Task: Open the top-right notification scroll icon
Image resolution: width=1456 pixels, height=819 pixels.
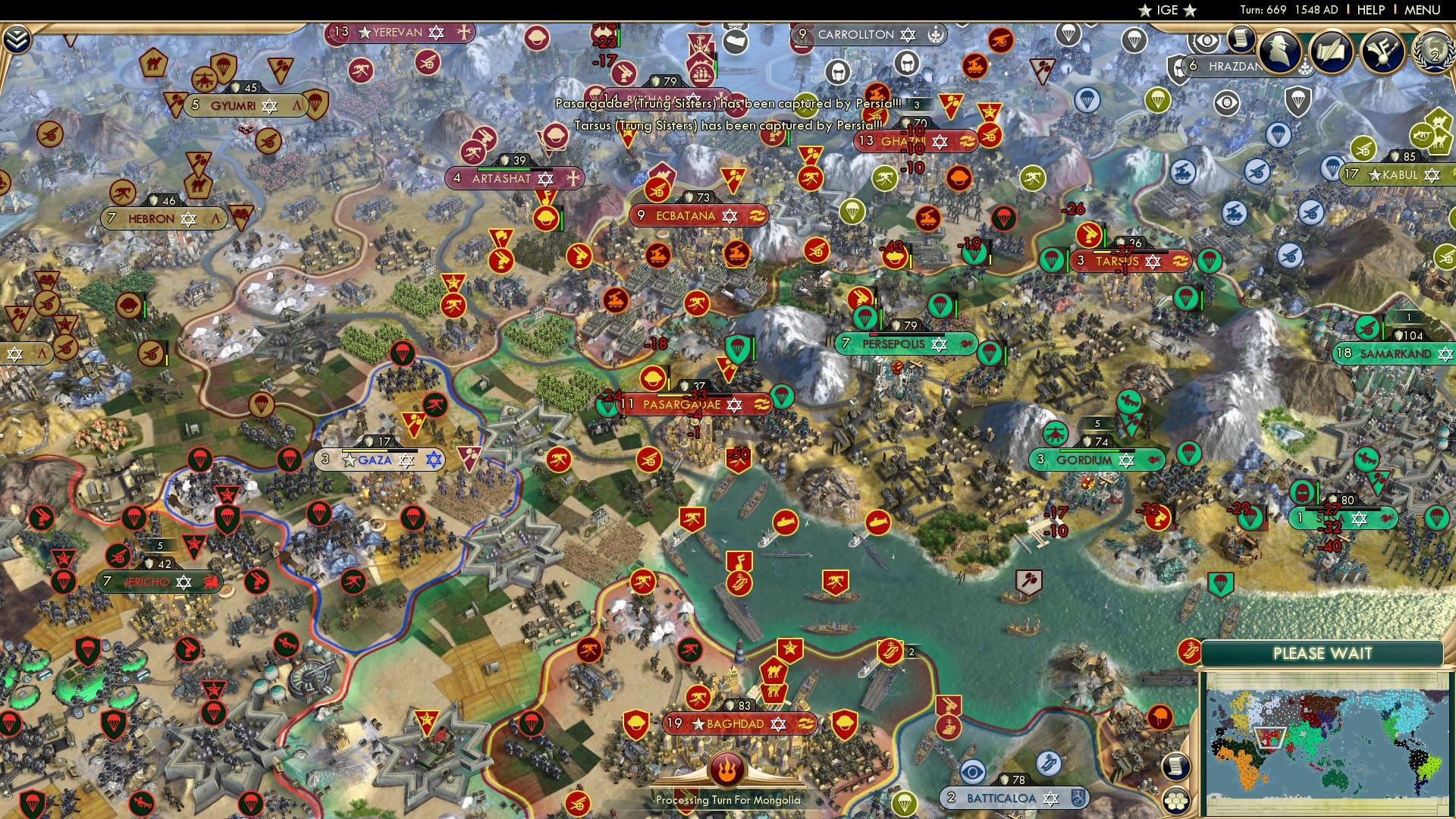Action: pos(1241,39)
